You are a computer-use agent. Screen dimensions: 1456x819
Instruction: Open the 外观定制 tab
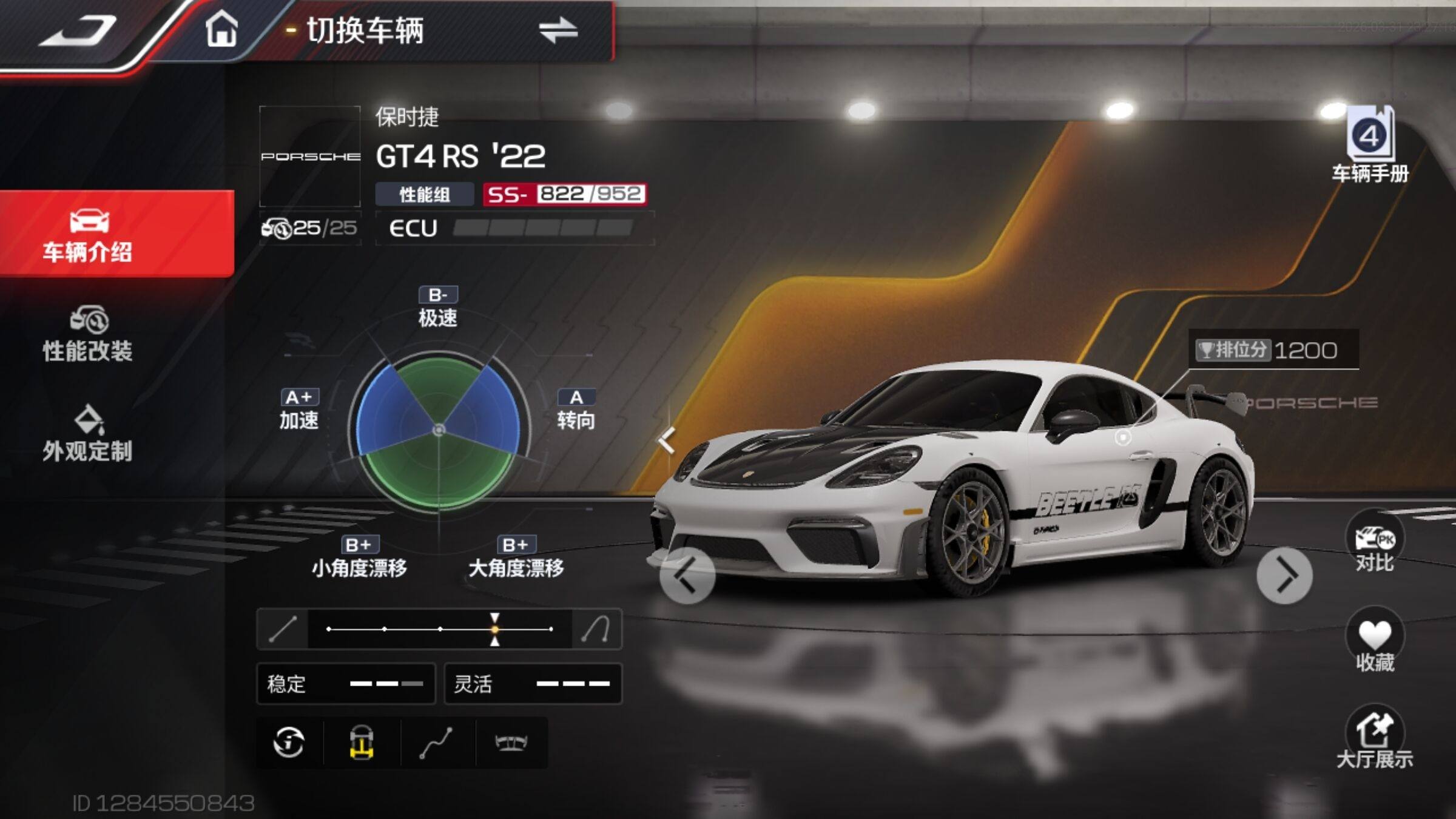tap(88, 433)
